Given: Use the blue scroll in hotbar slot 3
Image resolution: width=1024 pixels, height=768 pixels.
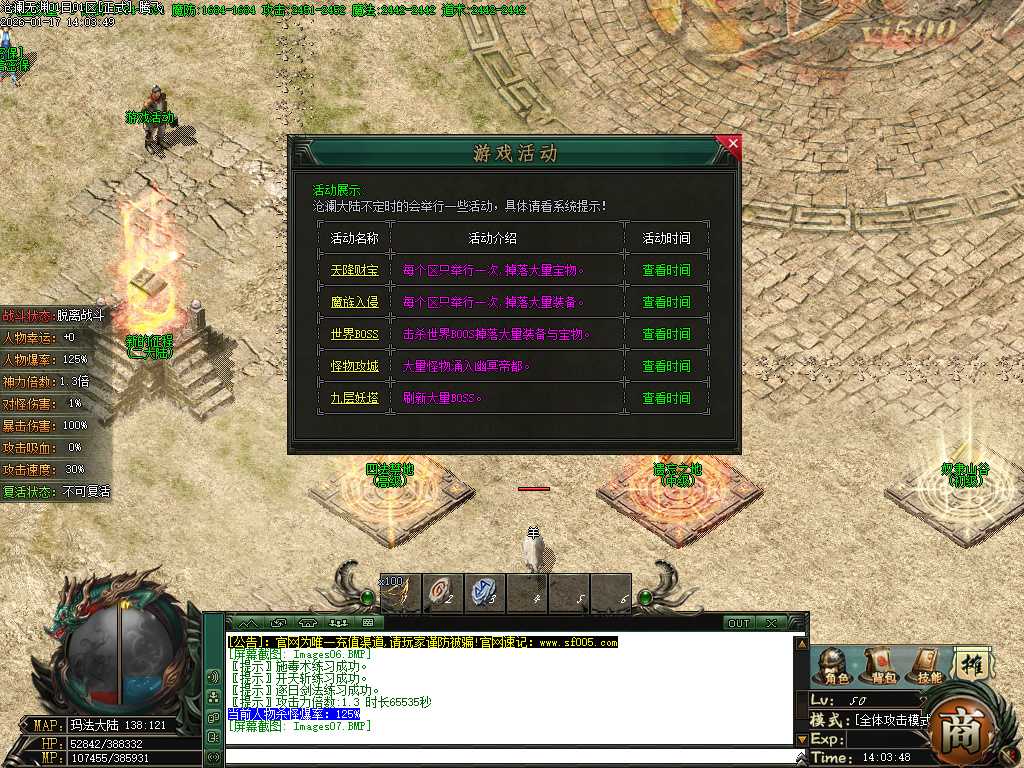Looking at the screenshot, I should pos(483,593).
